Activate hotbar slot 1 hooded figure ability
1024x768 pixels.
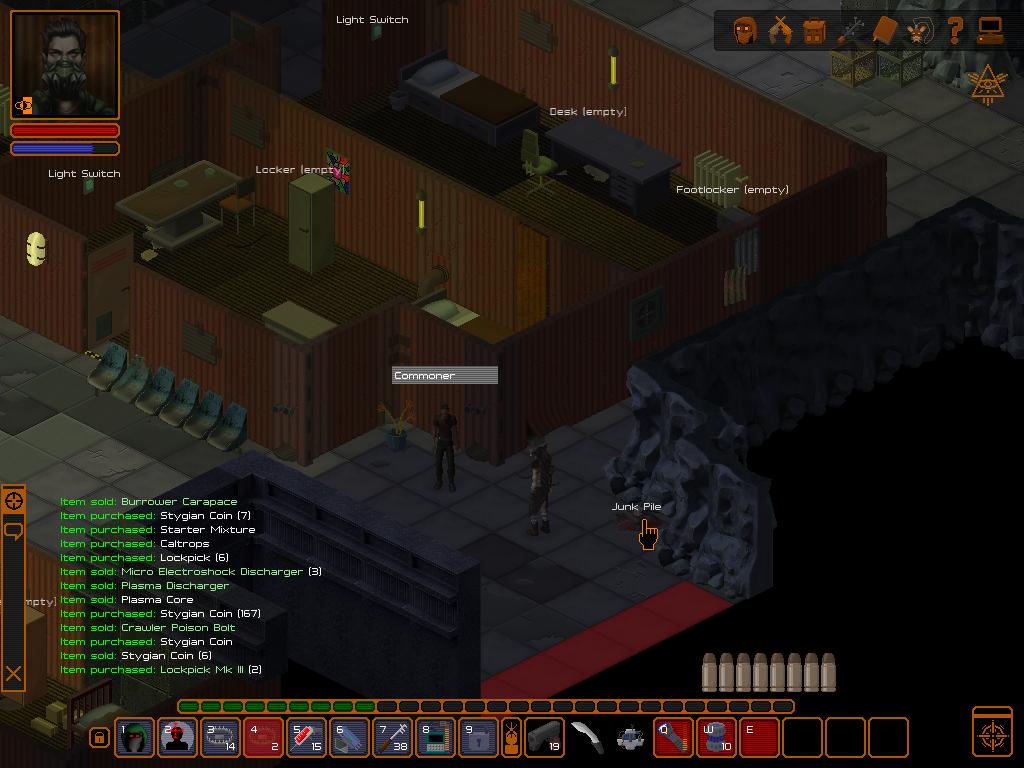[x=135, y=738]
